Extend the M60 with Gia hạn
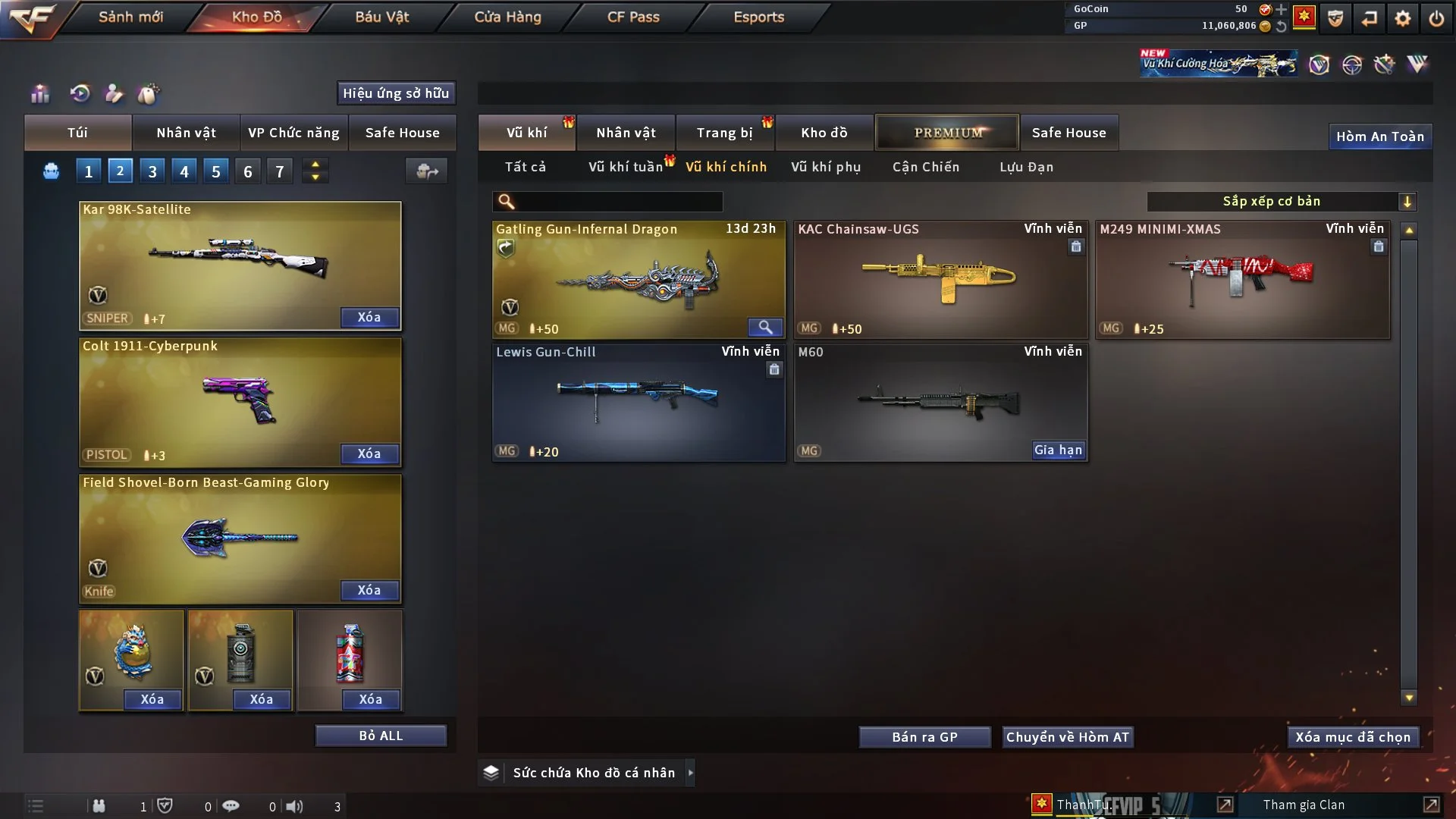 tap(1058, 450)
